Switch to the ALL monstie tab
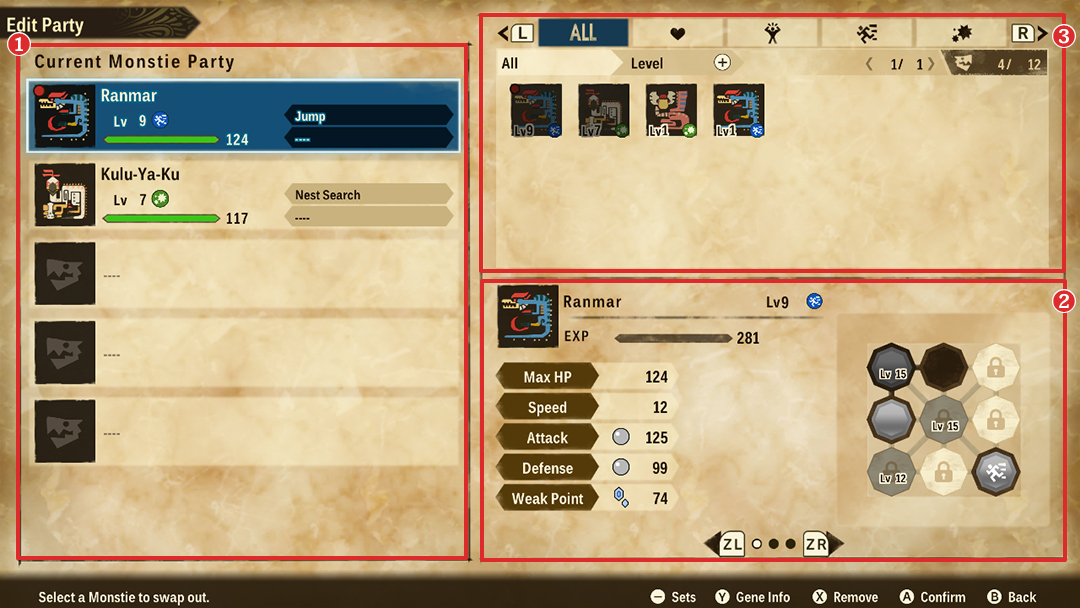 click(583, 33)
